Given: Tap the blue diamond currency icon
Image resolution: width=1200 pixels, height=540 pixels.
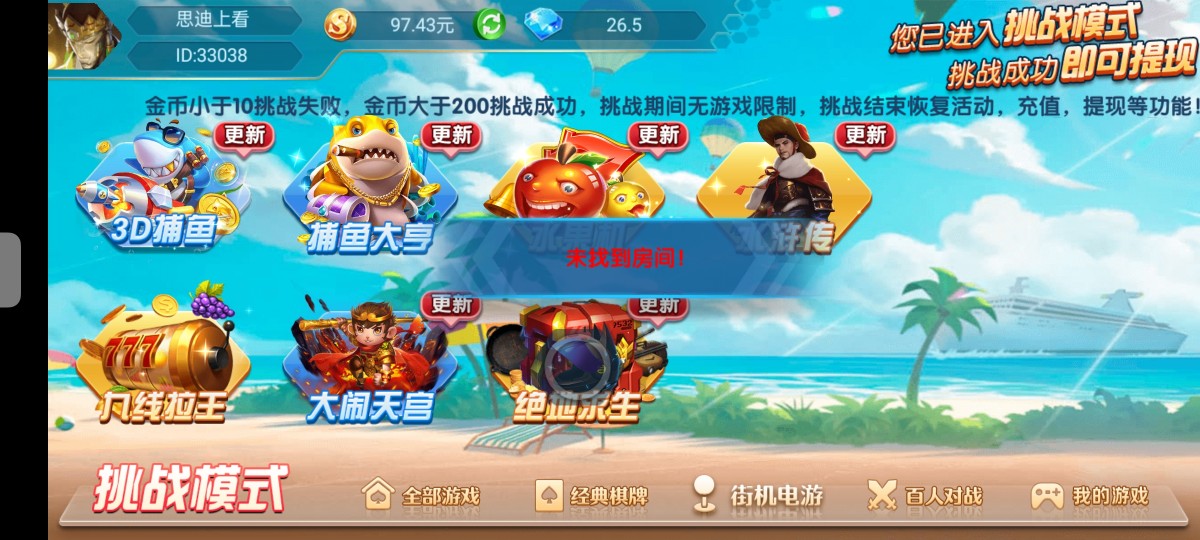Looking at the screenshot, I should (x=543, y=25).
